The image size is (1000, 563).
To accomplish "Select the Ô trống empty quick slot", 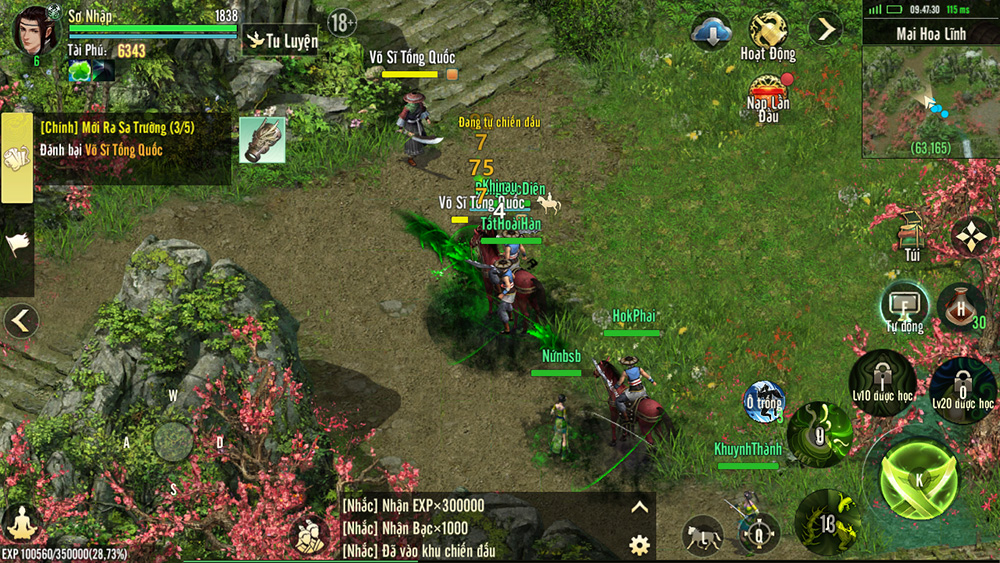I will point(763,402).
